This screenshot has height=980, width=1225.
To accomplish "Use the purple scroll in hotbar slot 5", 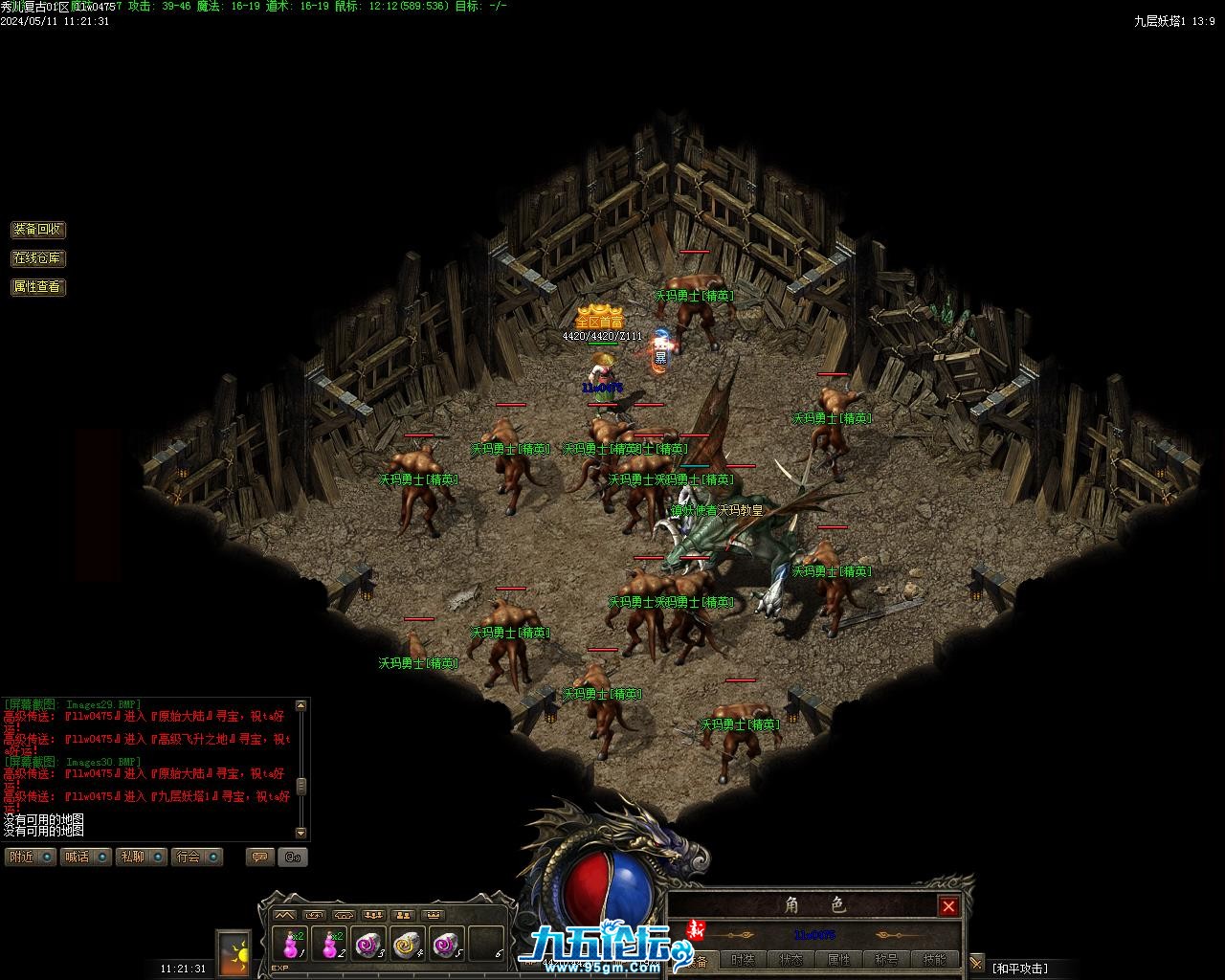I will tap(447, 945).
